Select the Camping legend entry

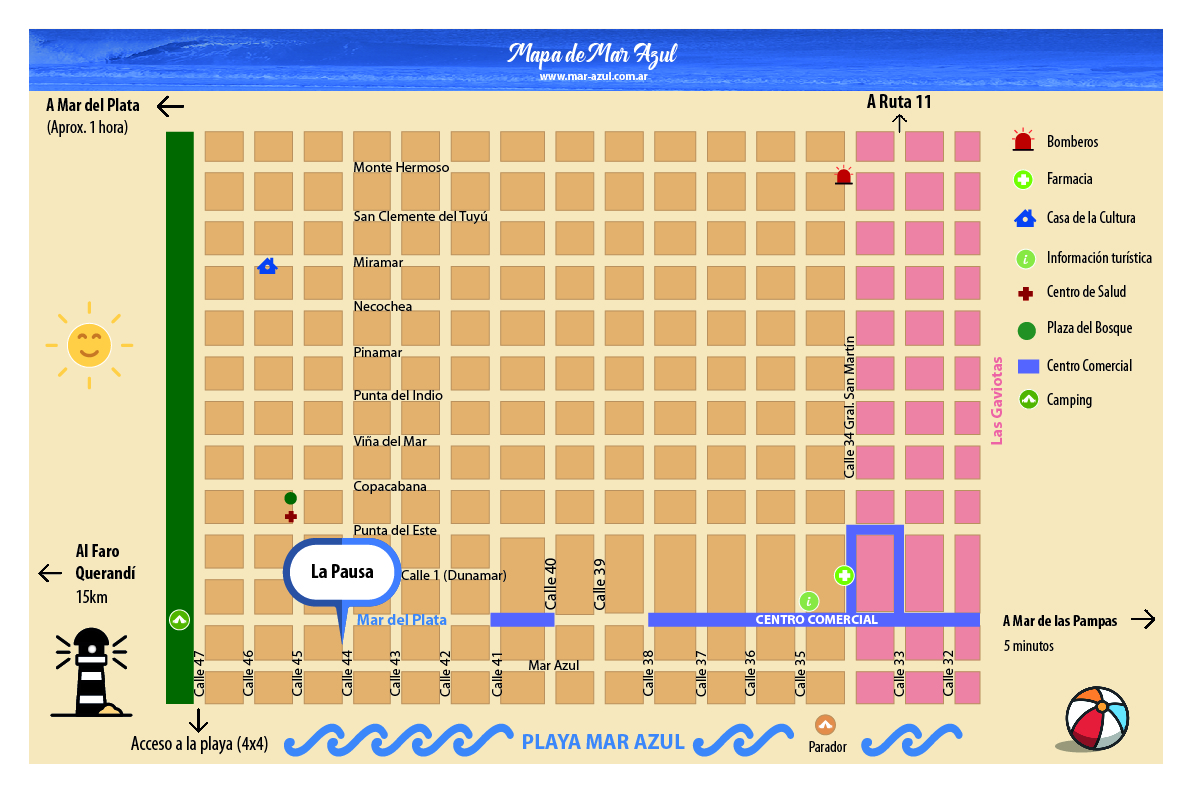click(x=1069, y=400)
